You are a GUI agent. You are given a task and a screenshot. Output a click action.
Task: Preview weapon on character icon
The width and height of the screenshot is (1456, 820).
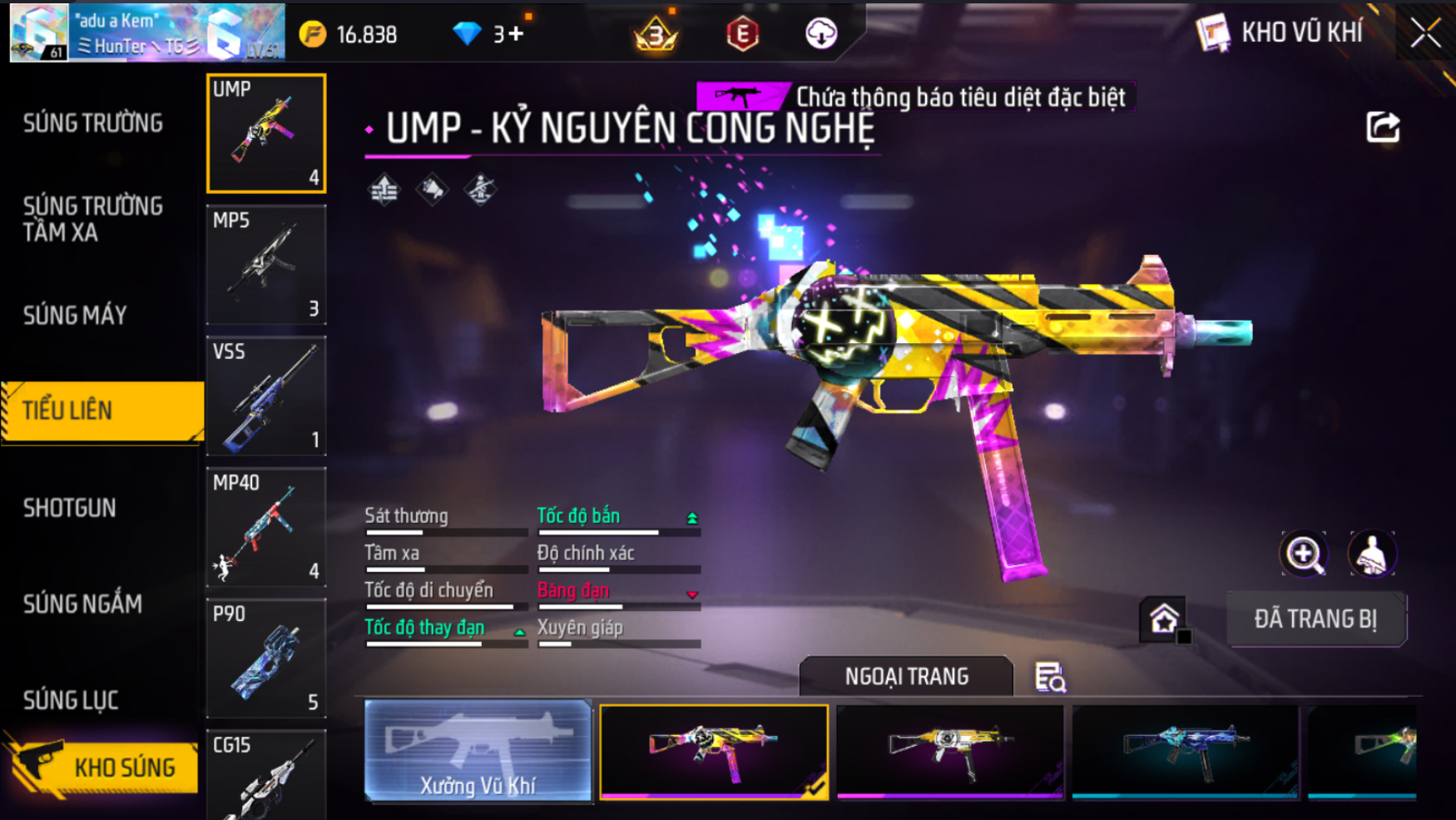coord(1371,554)
